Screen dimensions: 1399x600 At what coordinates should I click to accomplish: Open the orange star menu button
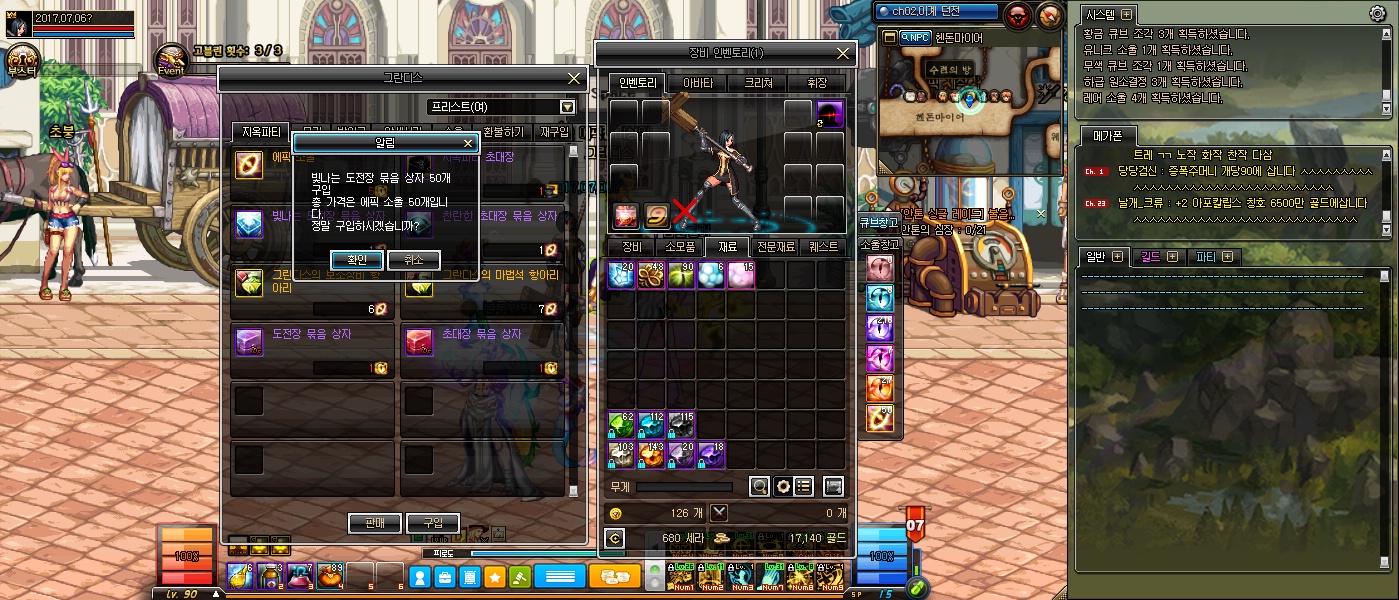click(x=494, y=577)
